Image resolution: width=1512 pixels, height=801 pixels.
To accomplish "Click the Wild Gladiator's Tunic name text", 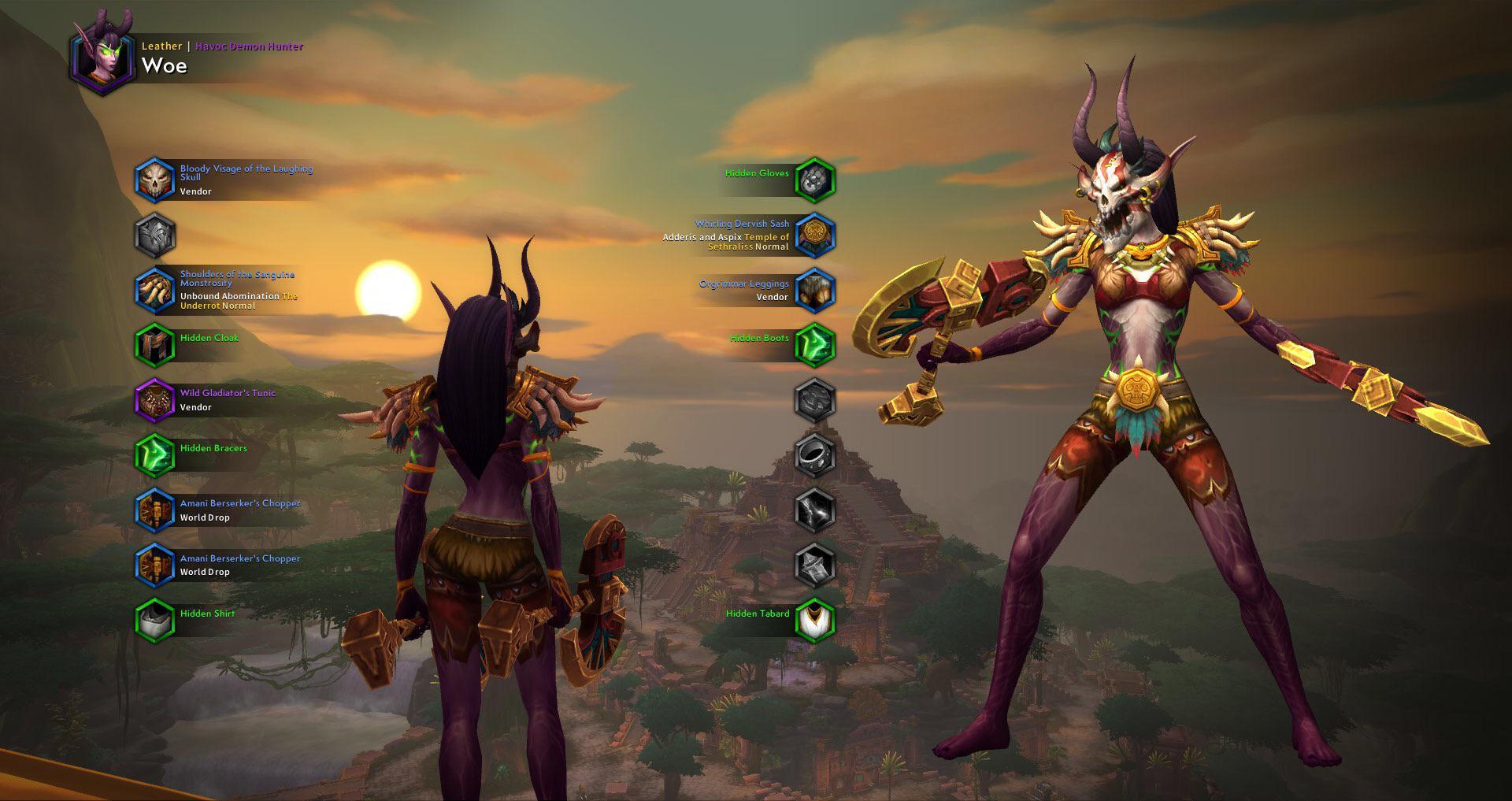I will (228, 392).
